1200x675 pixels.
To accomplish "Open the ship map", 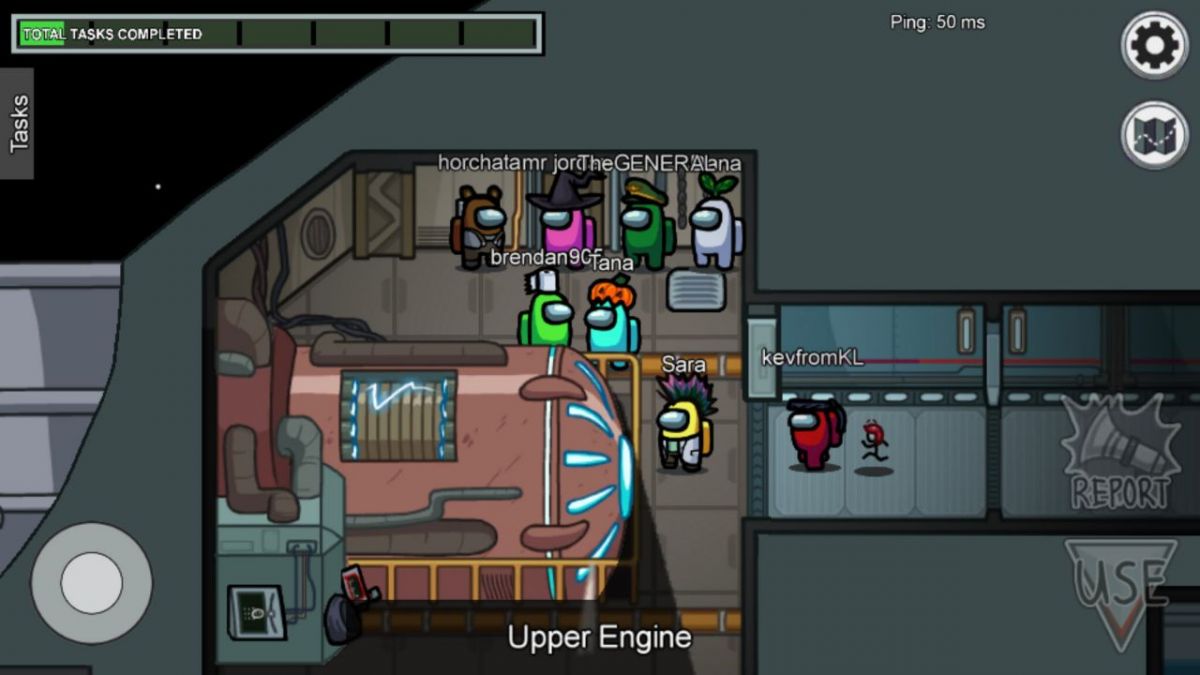I will click(x=1154, y=134).
